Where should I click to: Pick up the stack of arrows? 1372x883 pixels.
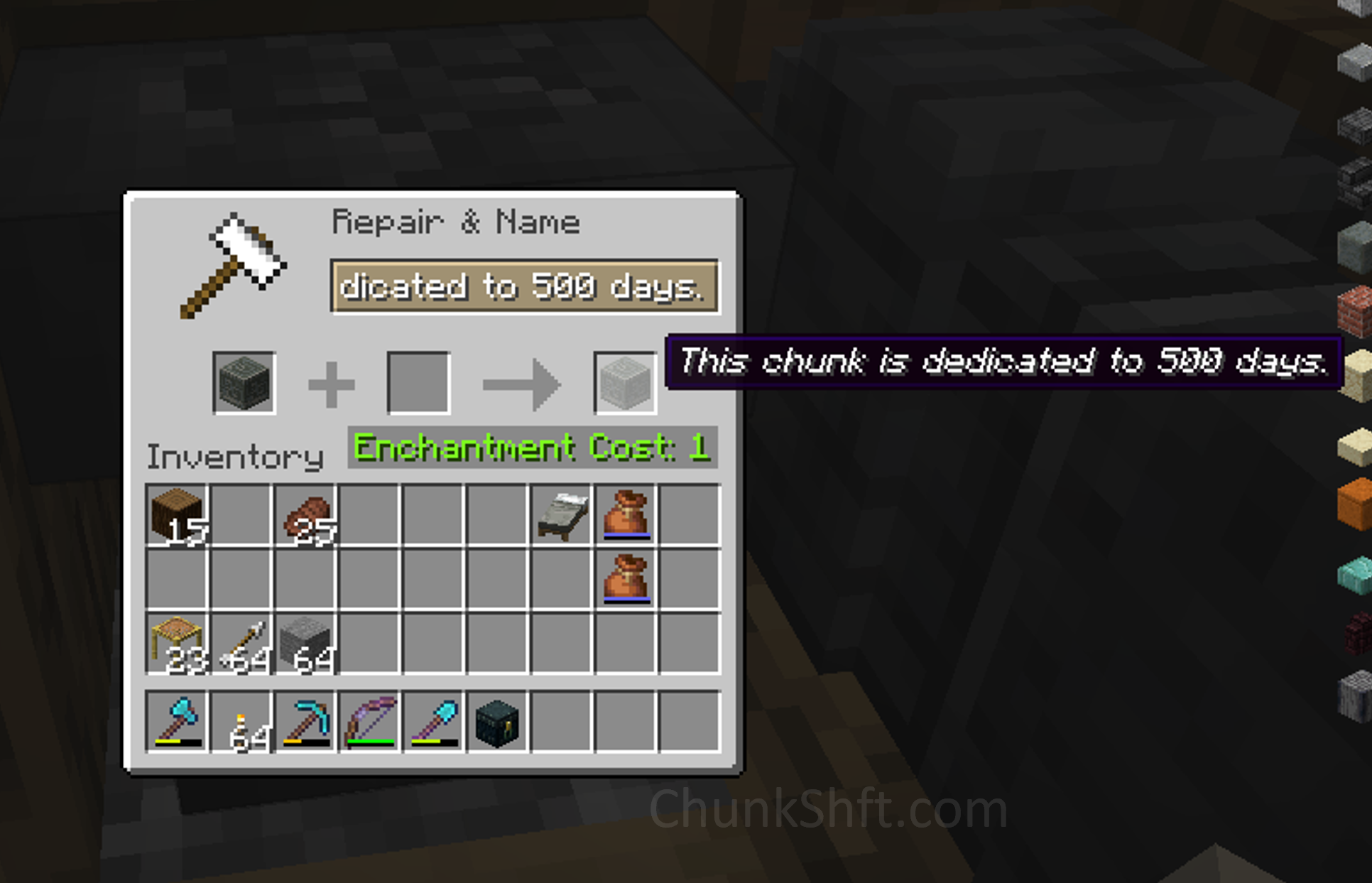pos(241,644)
